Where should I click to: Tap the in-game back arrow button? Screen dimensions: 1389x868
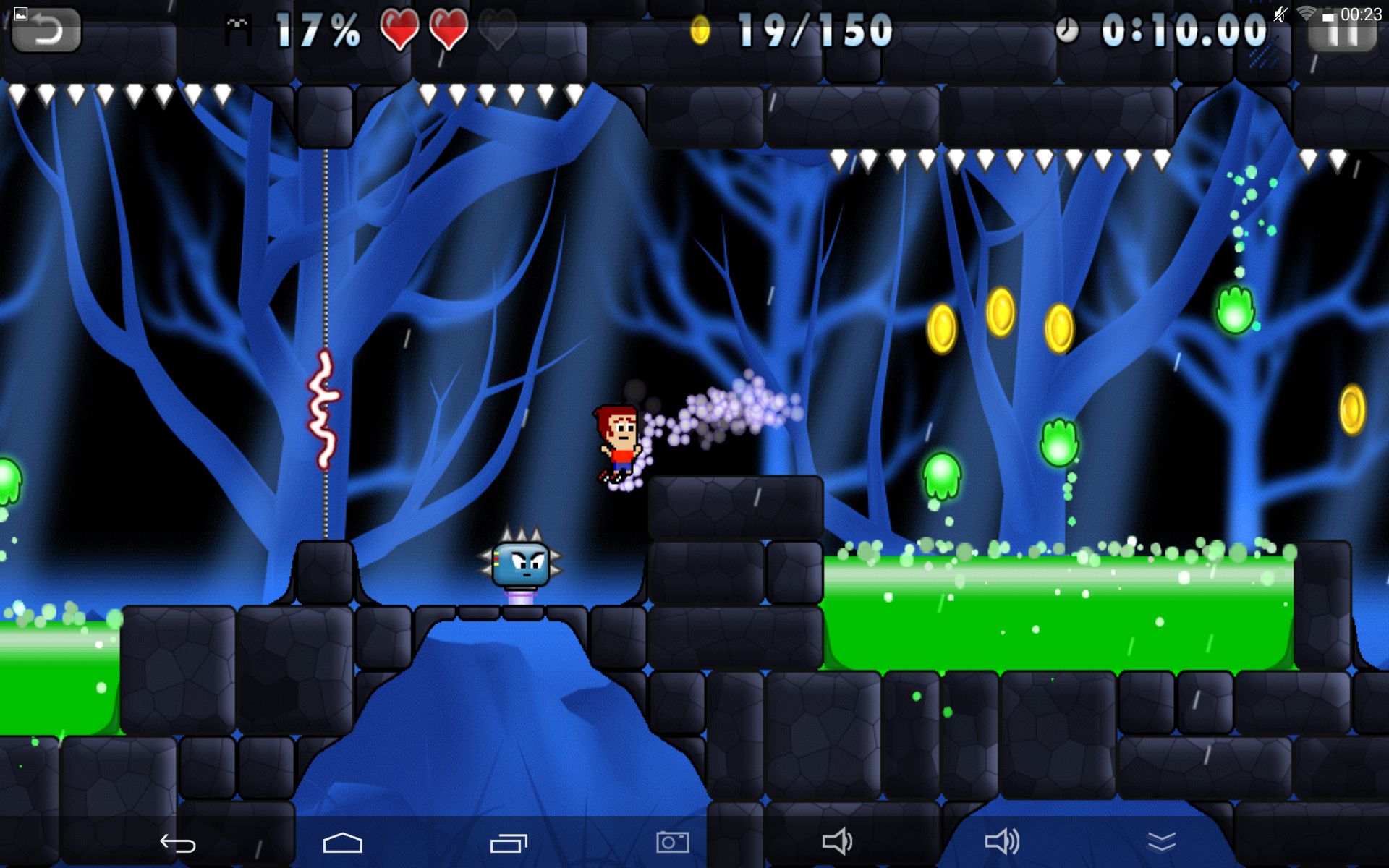46,30
